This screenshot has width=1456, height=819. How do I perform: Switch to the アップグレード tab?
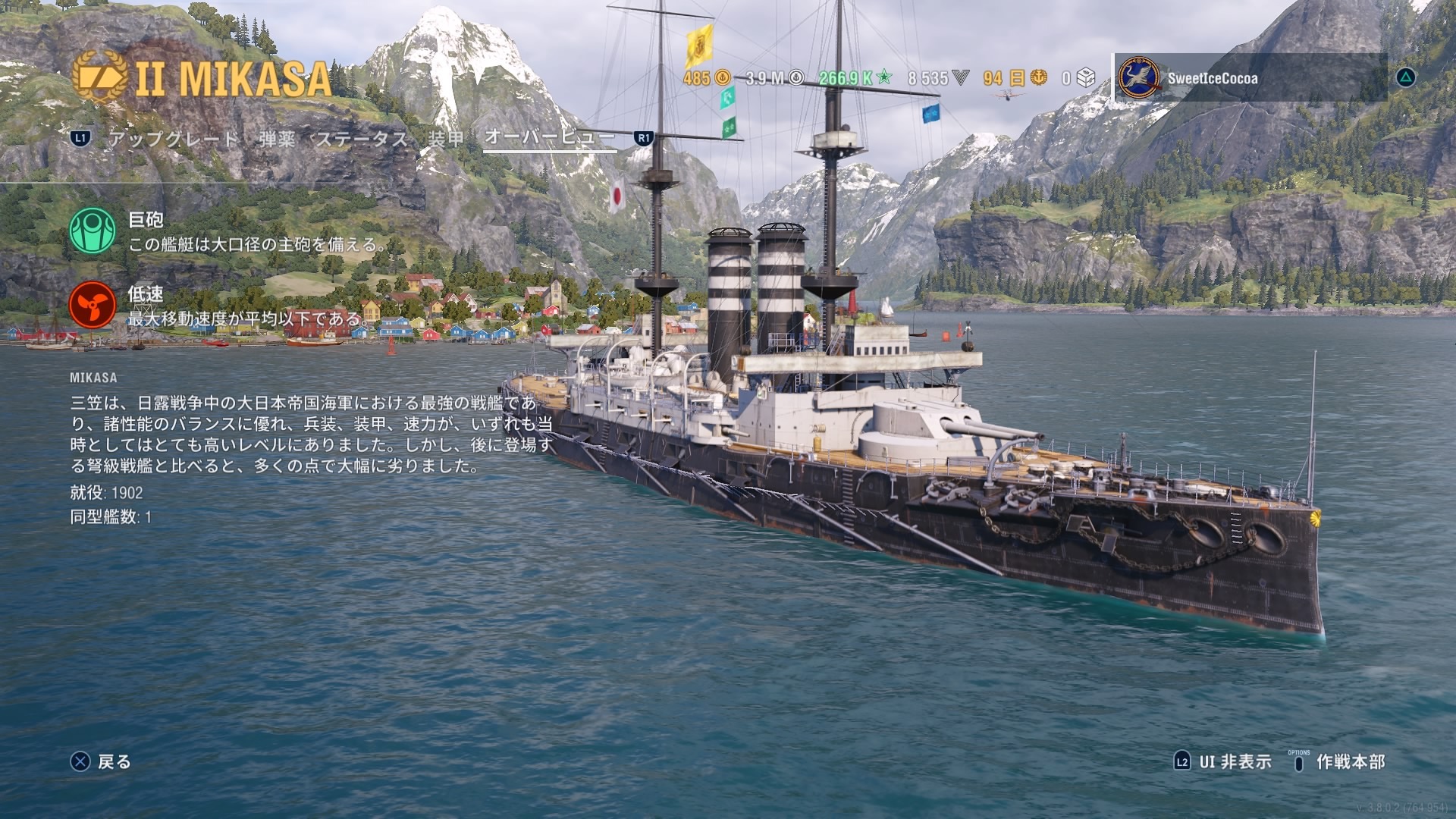174,139
